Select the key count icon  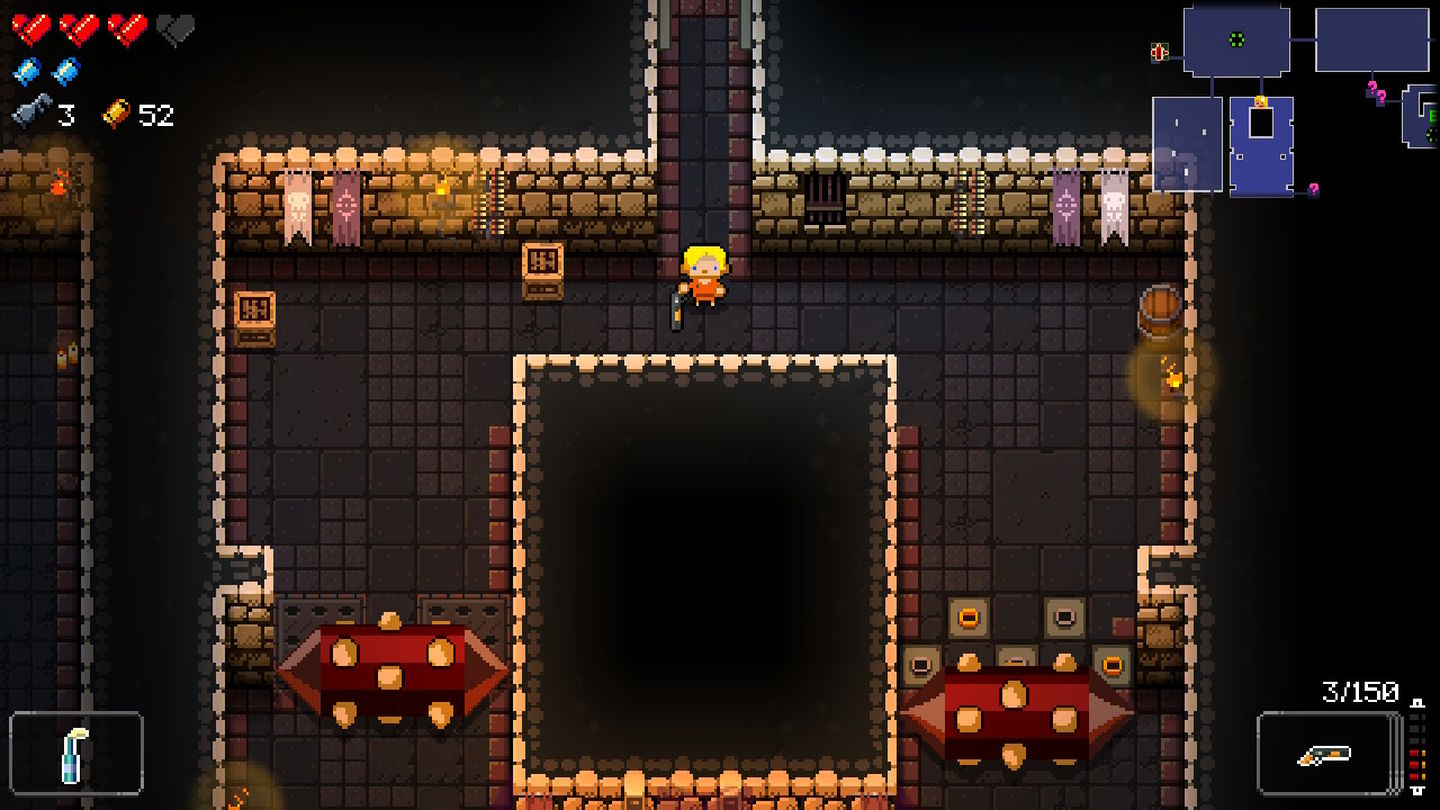[32, 114]
